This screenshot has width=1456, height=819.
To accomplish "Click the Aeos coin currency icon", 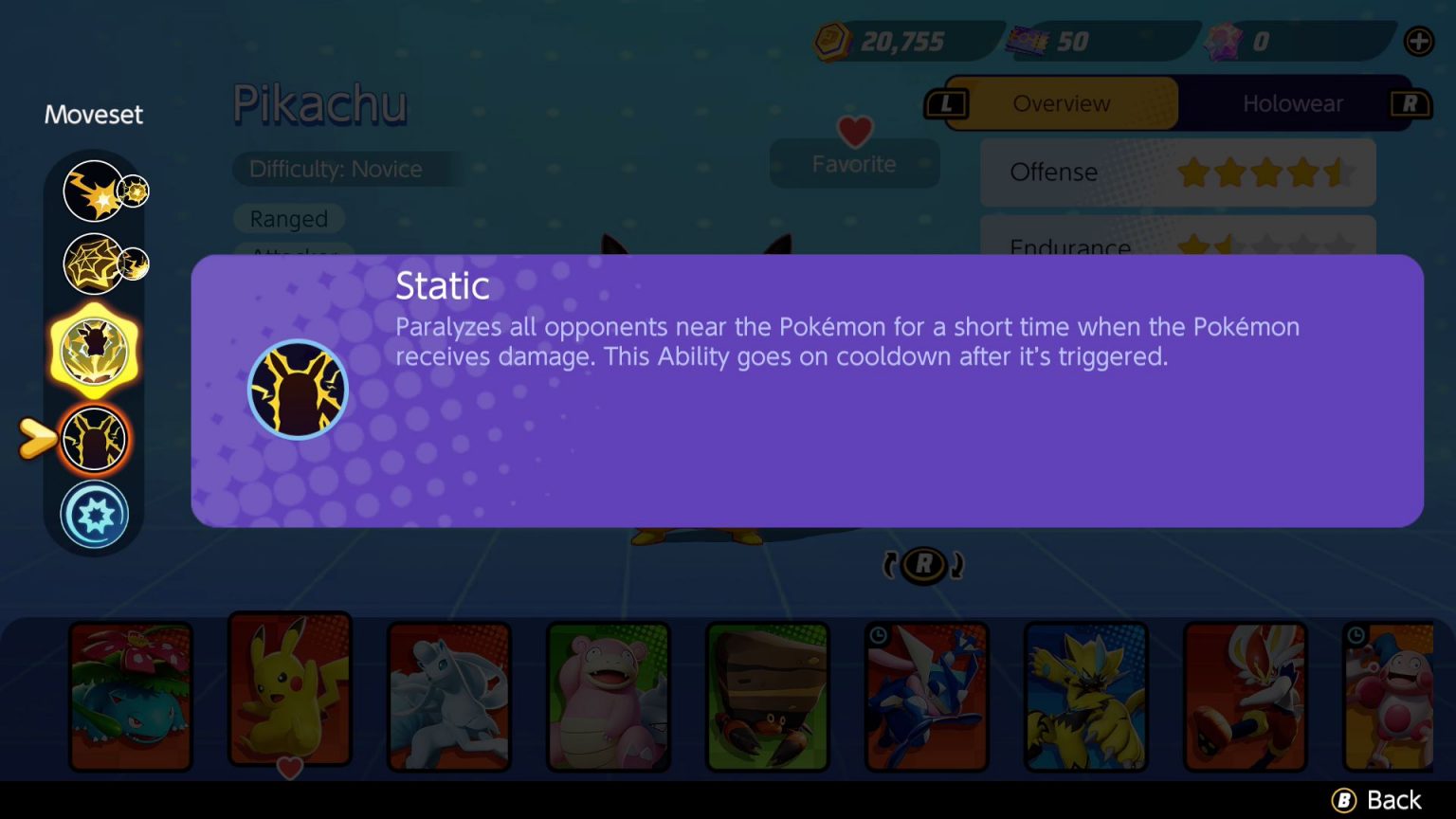I will [830, 41].
